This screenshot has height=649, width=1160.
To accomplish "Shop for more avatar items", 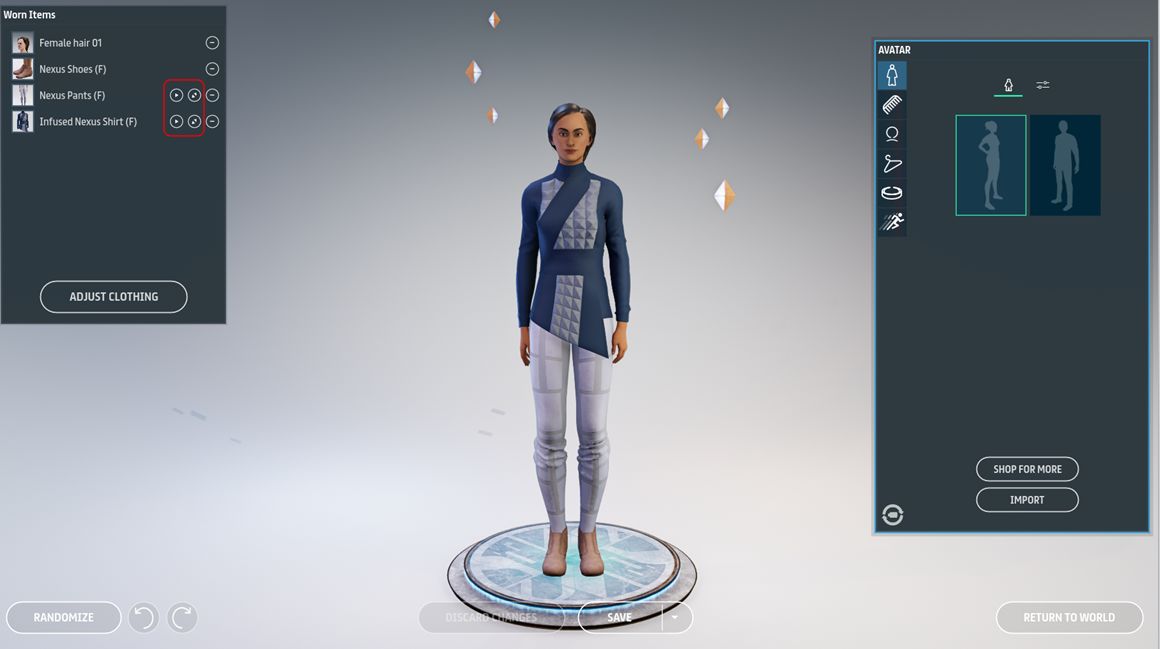I will tap(1027, 469).
